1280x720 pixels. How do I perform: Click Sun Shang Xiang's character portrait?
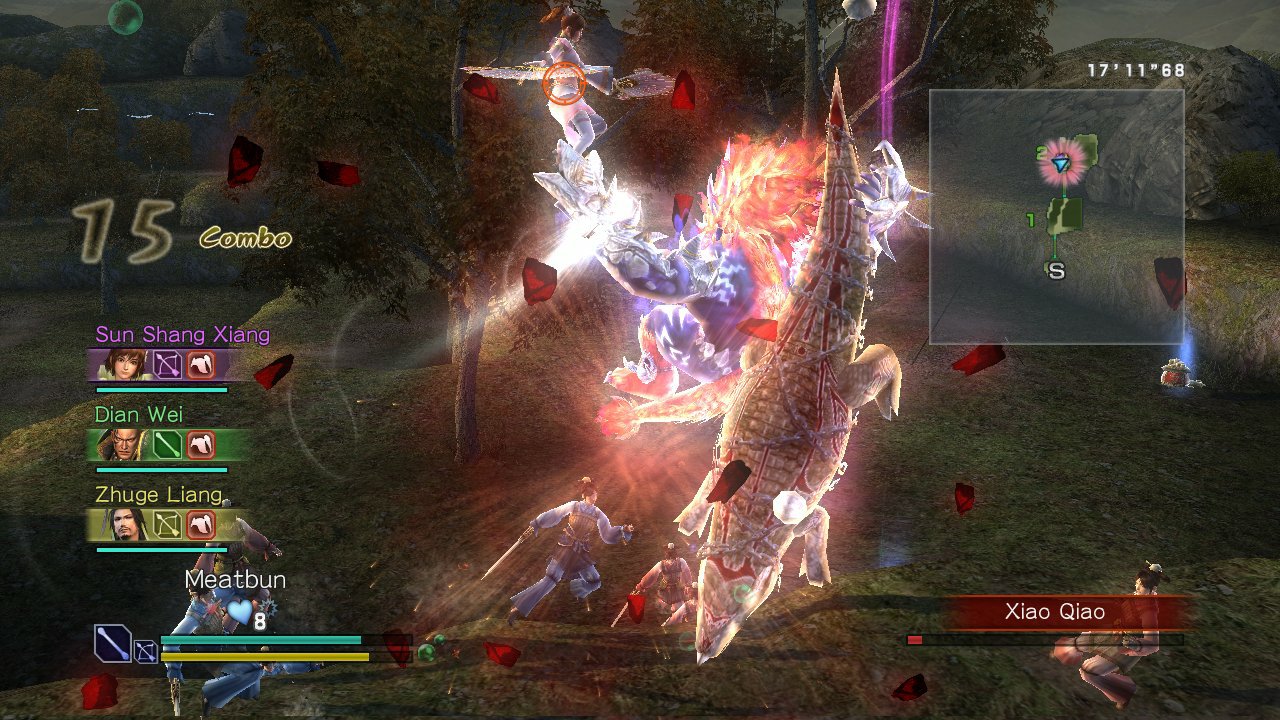point(120,363)
